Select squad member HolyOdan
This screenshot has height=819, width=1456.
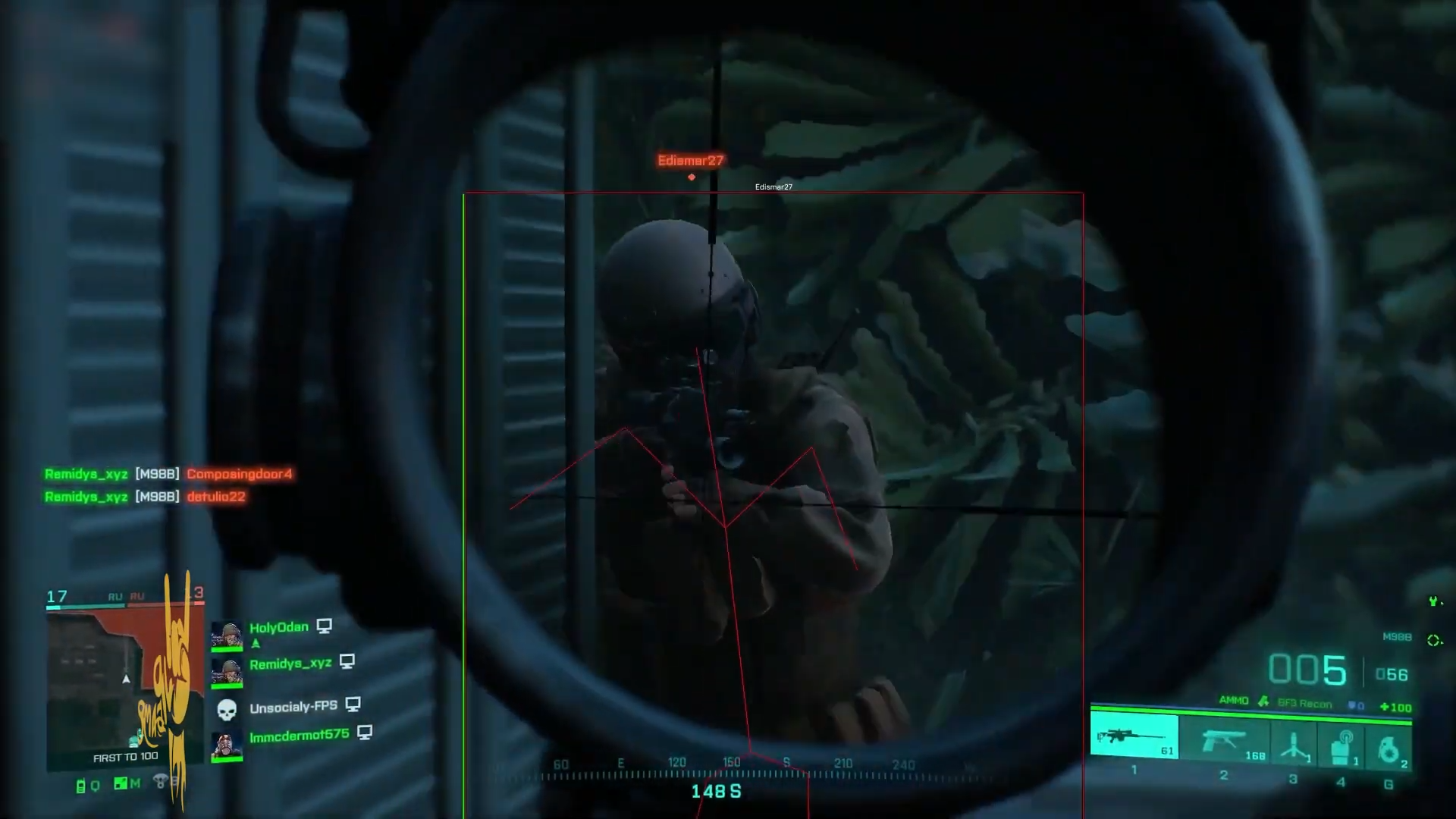pos(278,628)
